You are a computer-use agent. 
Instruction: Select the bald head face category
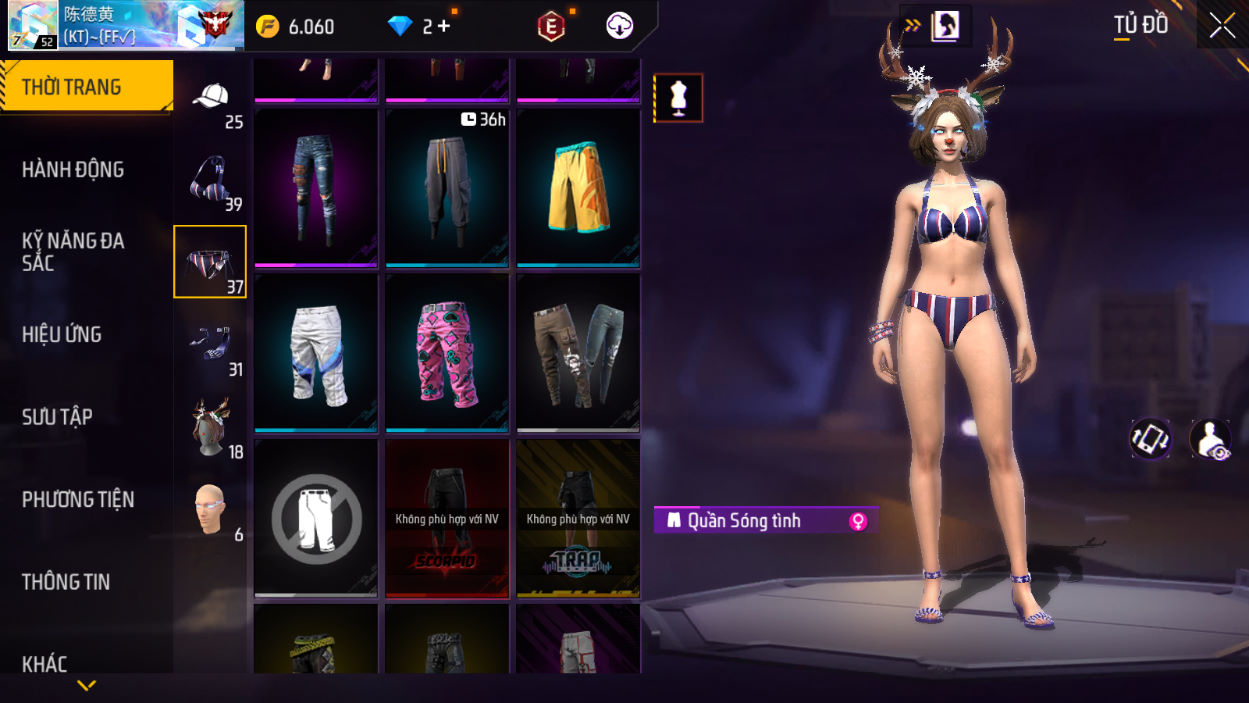click(210, 510)
